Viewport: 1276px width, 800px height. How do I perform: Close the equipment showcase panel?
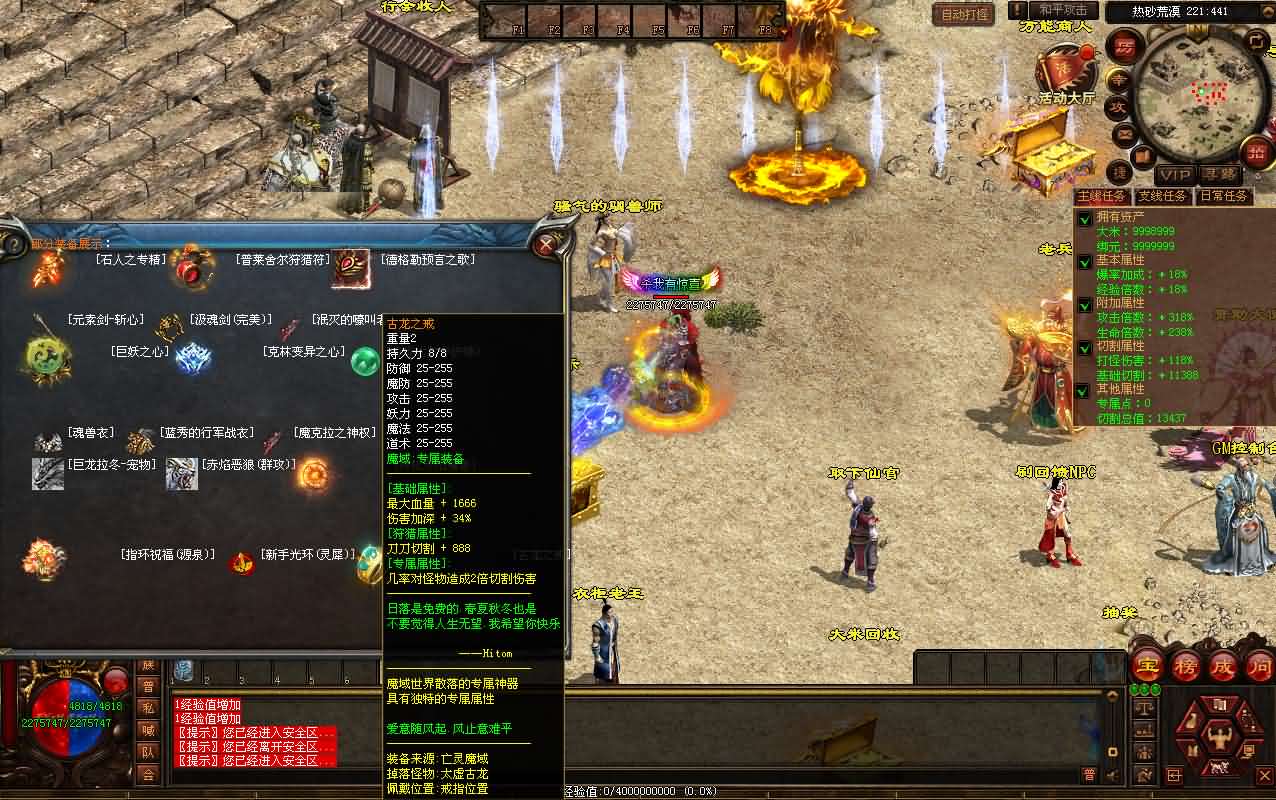point(547,244)
